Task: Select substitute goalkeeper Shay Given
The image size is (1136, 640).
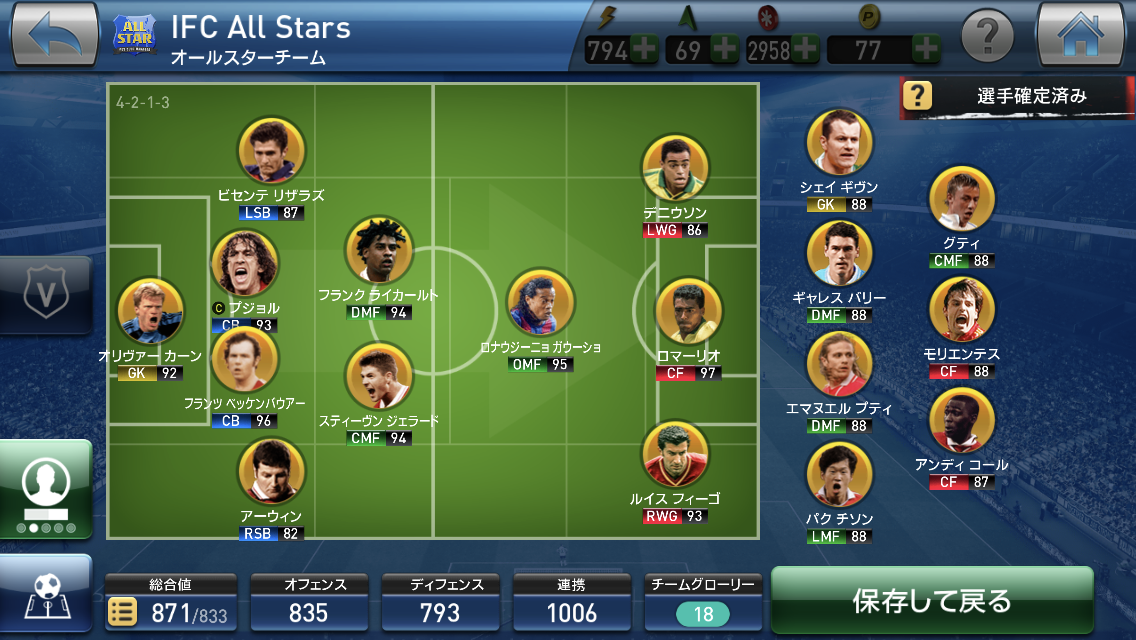Action: (839, 143)
